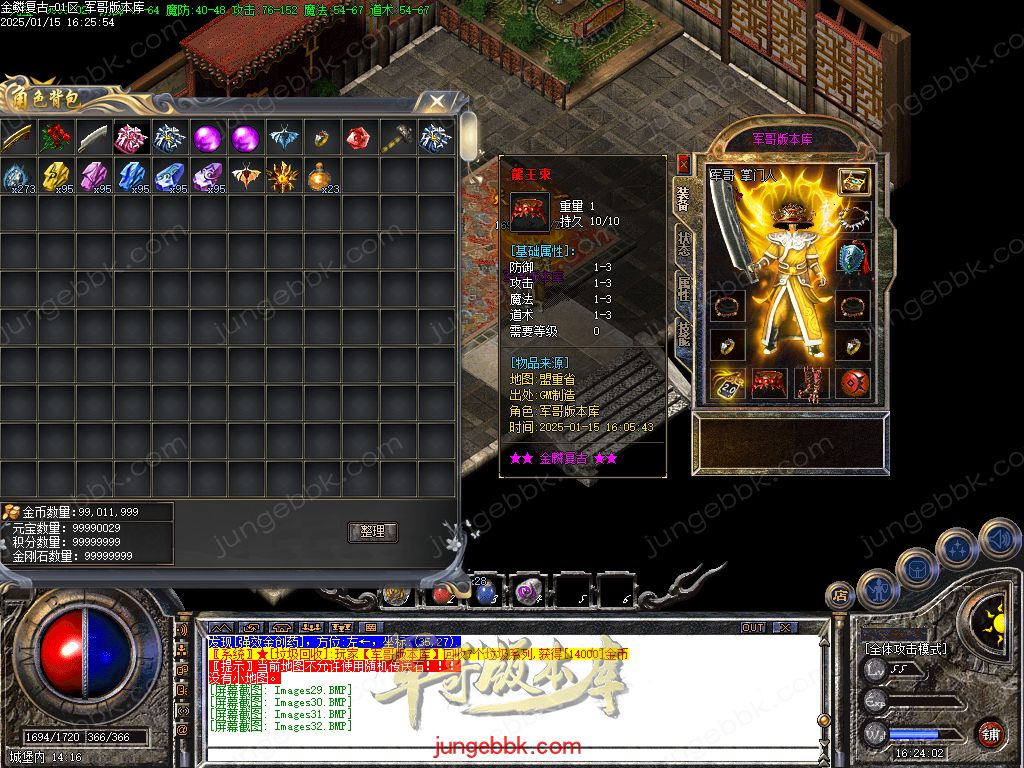
Task: Open the 店 shop button
Action: coord(839,596)
